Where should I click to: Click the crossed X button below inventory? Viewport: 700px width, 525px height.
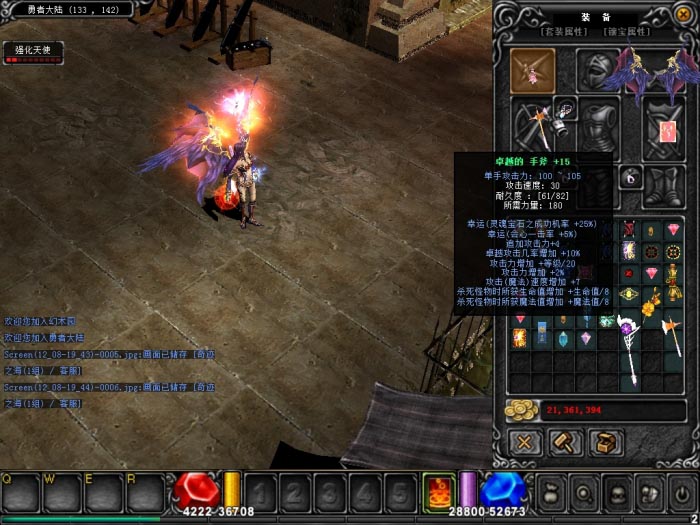tap(524, 441)
